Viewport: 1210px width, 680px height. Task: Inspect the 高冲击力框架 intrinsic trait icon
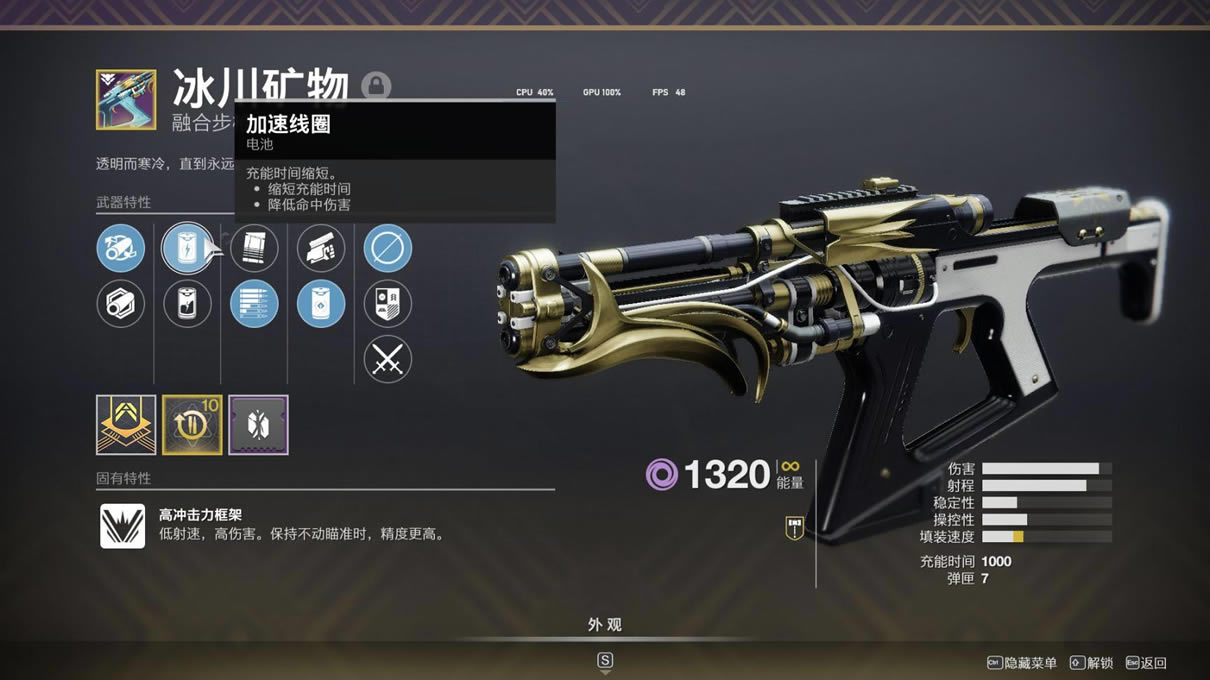tap(123, 525)
